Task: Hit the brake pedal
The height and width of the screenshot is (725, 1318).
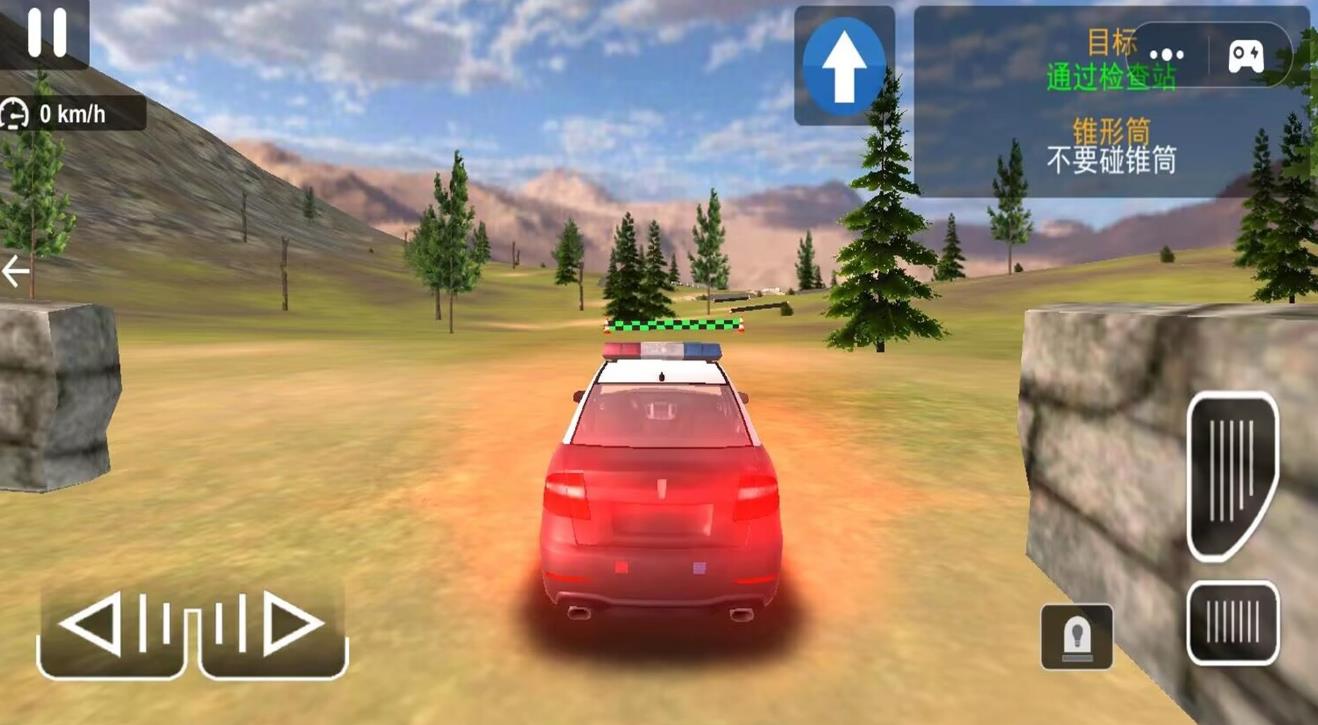Action: [1232, 623]
